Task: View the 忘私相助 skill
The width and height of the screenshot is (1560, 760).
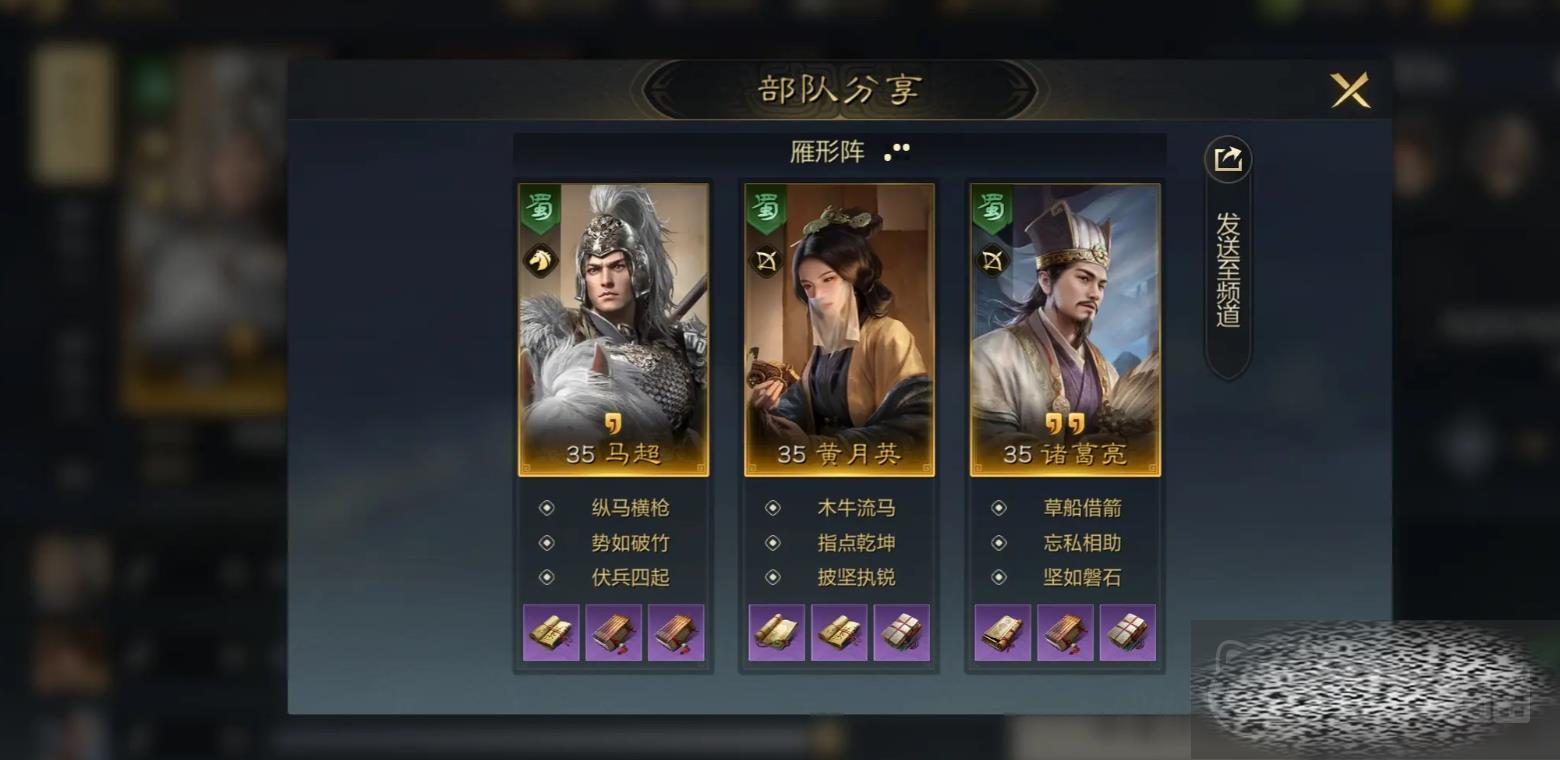Action: 1081,543
